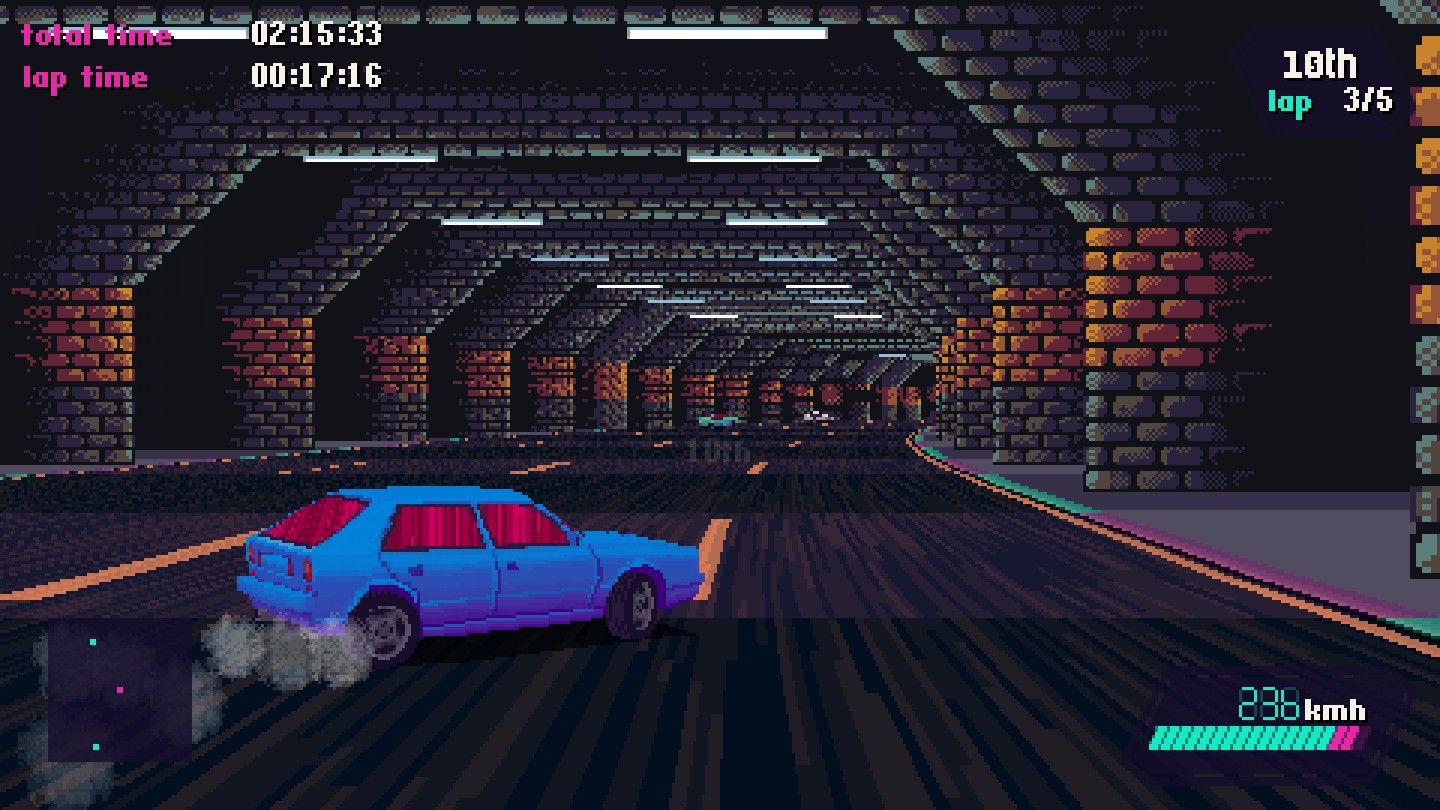Select the position ranking header
Viewport: 1440px width, 810px height.
pyautogui.click(x=1320, y=64)
